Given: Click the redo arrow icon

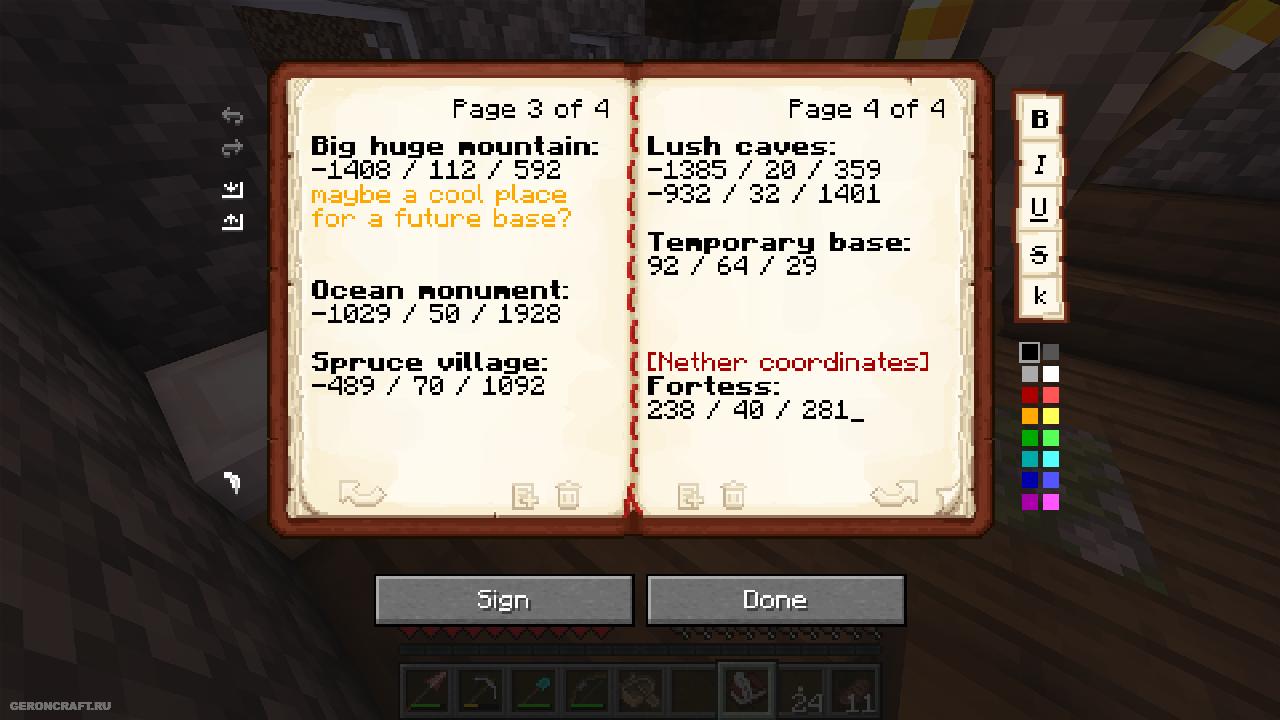Looking at the screenshot, I should tap(232, 149).
